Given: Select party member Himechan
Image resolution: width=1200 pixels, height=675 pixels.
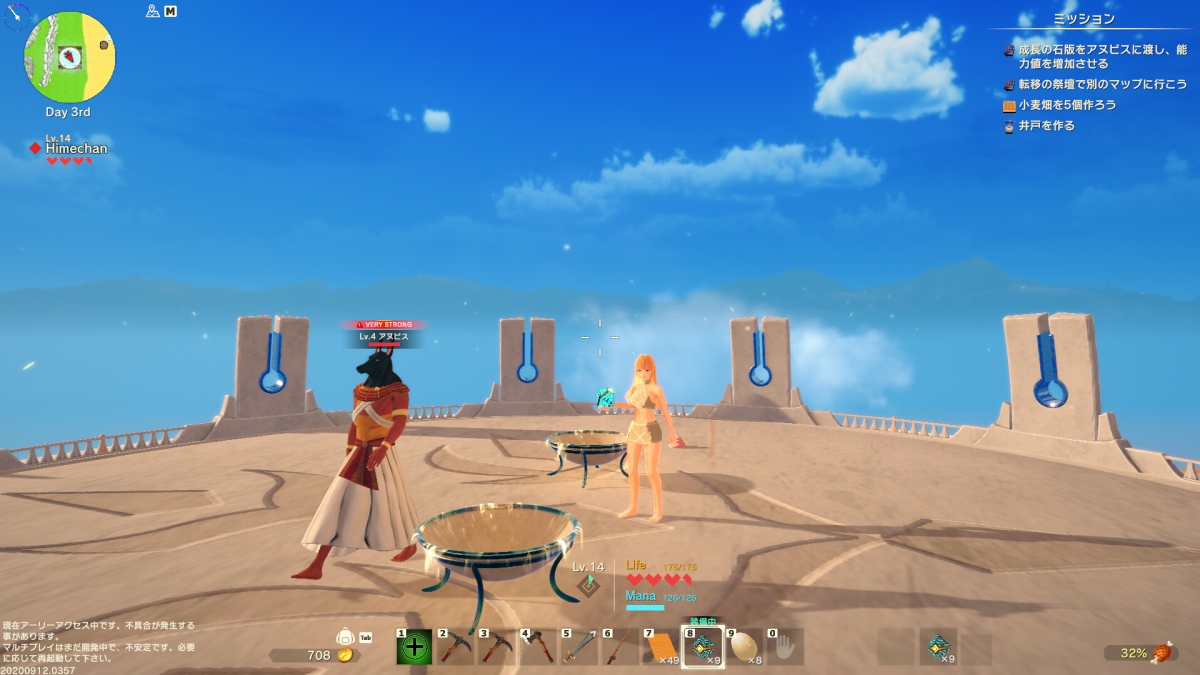Looking at the screenshot, I should coord(76,148).
